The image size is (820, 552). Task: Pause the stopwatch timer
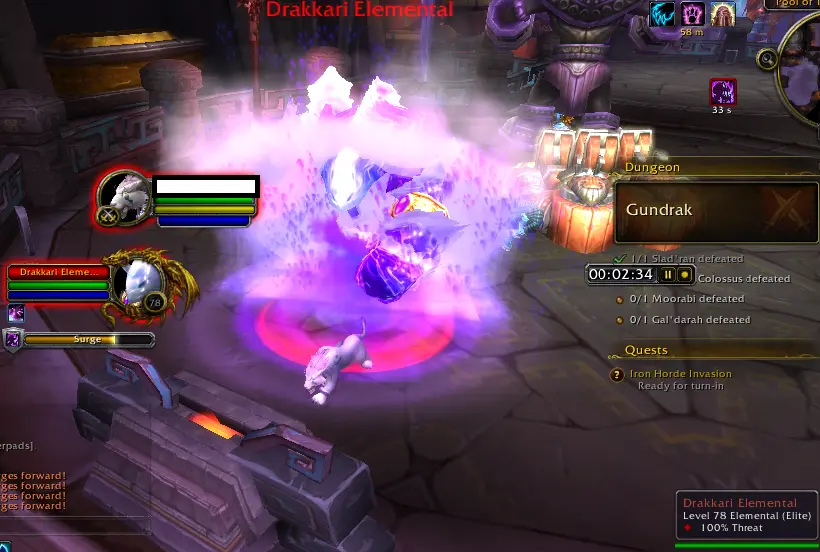tap(668, 274)
